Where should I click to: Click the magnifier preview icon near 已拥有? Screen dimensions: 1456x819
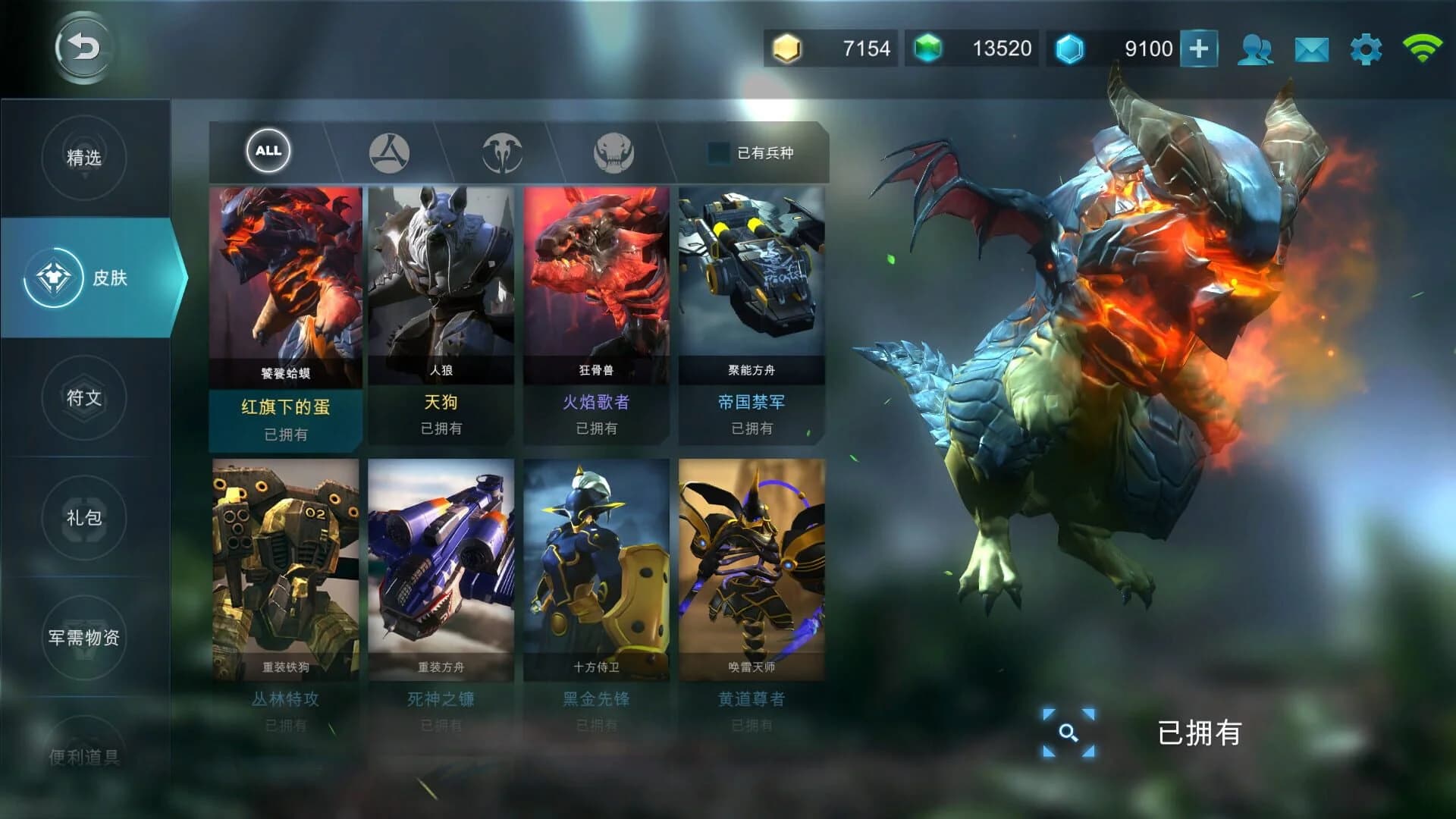1069,733
